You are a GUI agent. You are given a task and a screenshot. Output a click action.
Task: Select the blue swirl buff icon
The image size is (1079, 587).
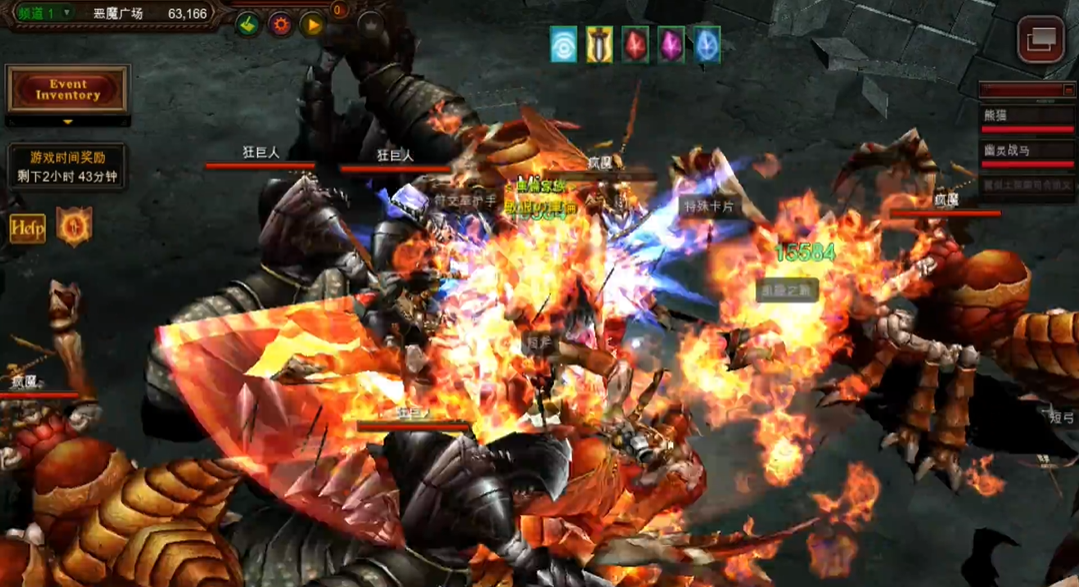point(564,45)
